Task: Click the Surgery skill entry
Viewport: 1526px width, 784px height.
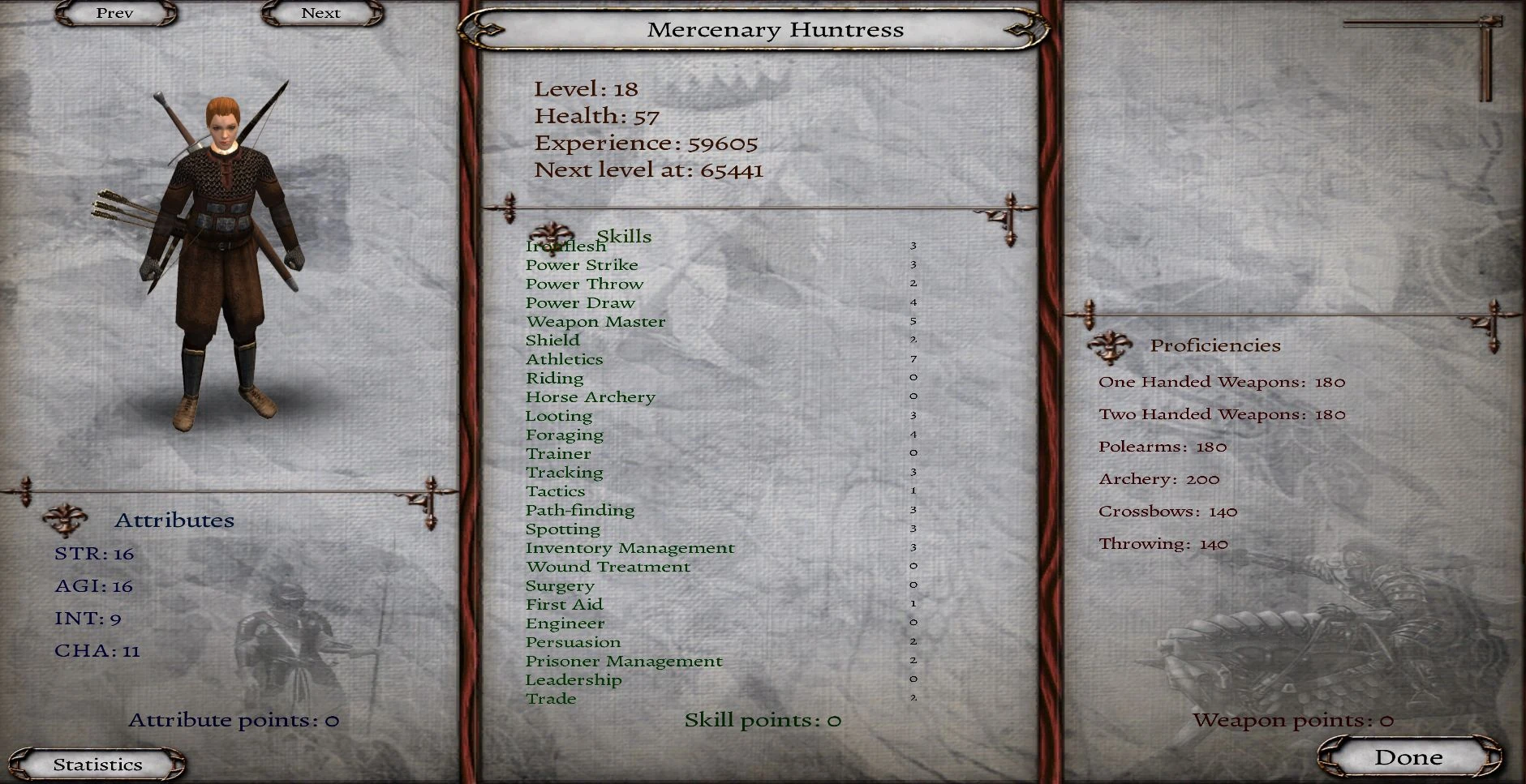Action: point(561,585)
